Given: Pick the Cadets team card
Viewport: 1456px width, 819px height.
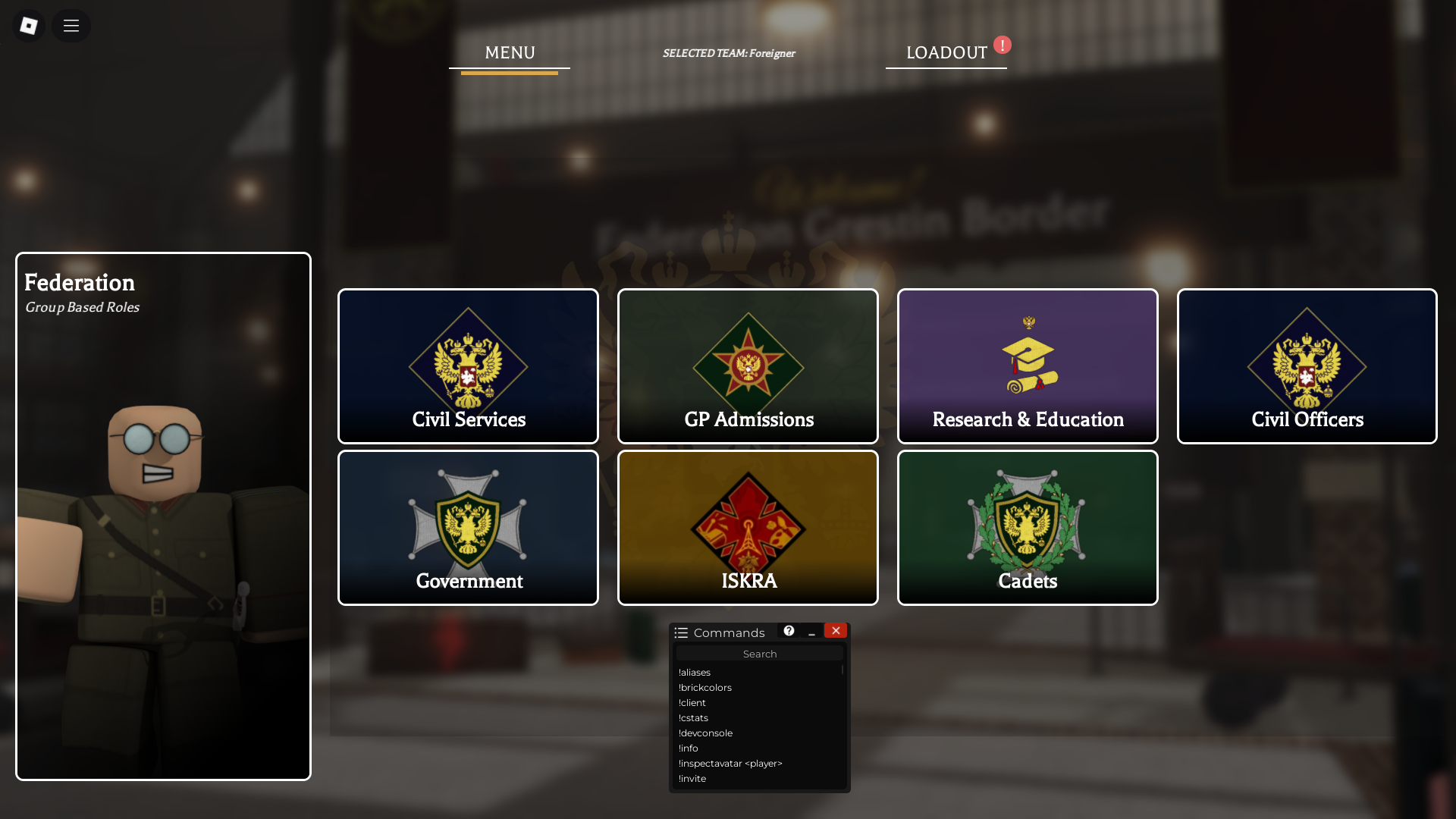Looking at the screenshot, I should tap(1028, 528).
